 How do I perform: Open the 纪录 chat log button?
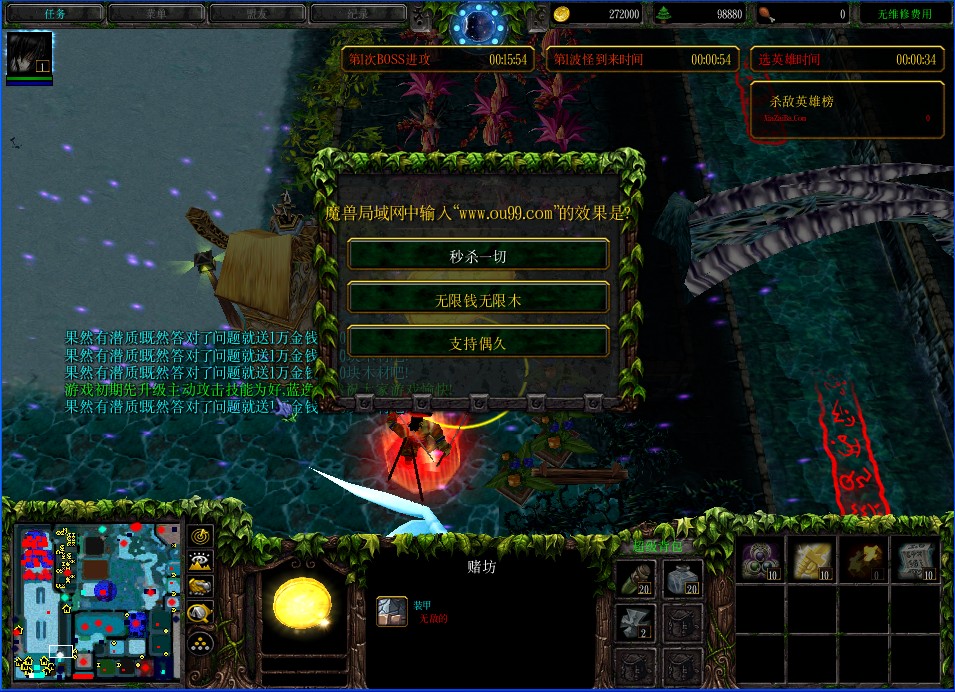click(x=357, y=14)
